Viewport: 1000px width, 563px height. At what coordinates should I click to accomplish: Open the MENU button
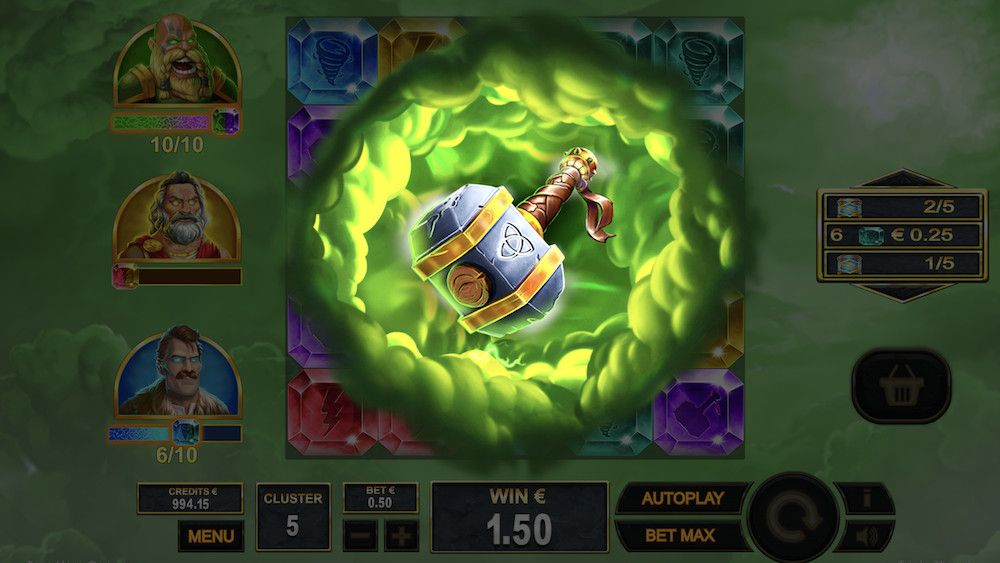(x=210, y=536)
